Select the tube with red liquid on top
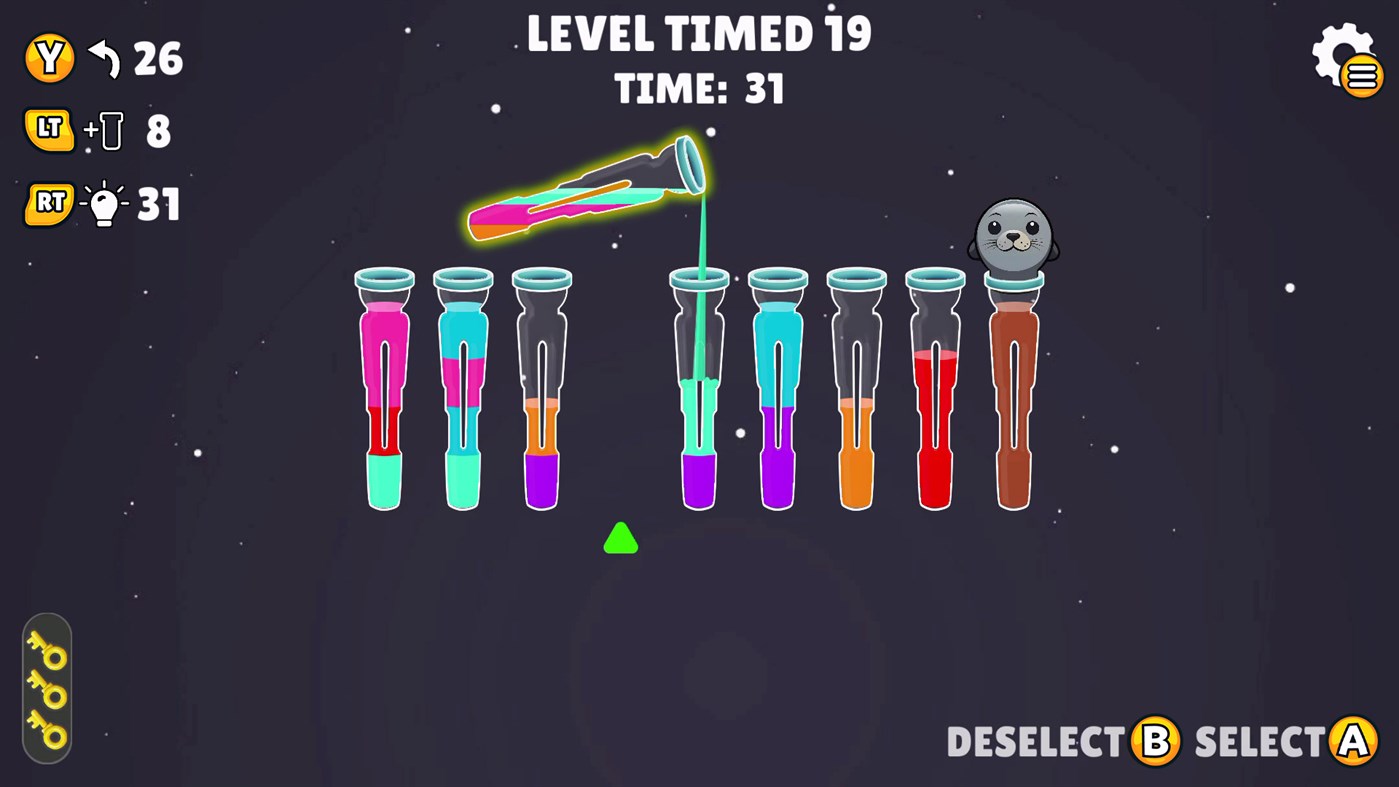The width and height of the screenshot is (1399, 787). (x=935, y=400)
